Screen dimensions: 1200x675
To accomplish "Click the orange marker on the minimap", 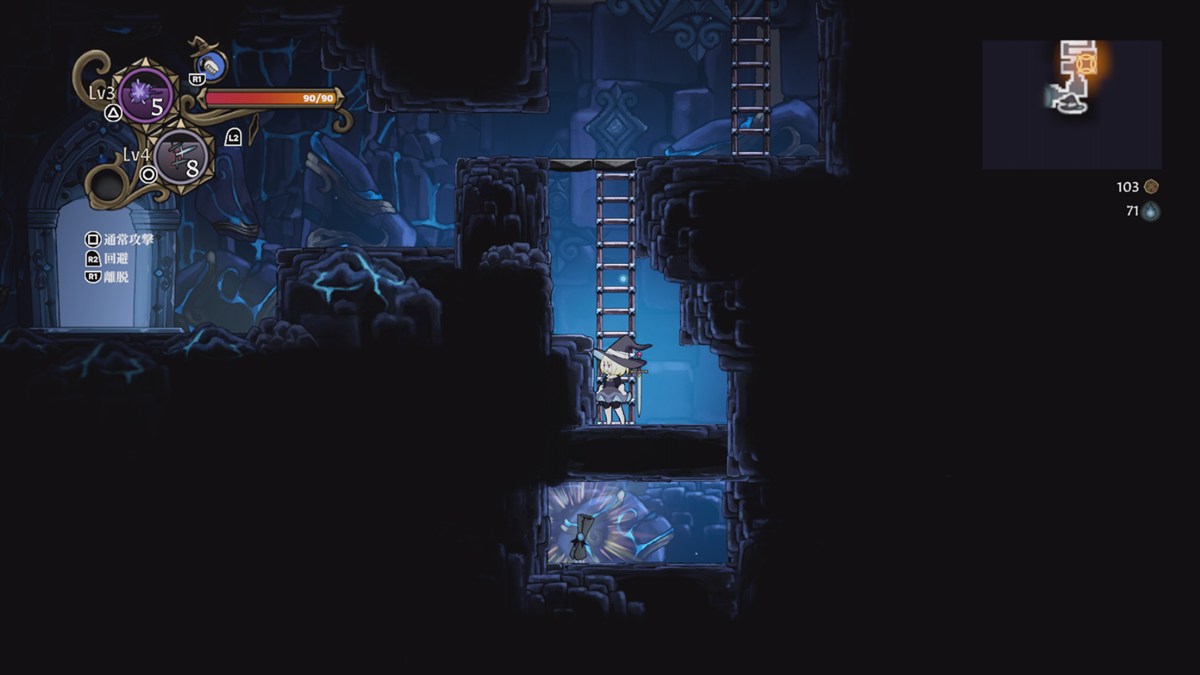I will coord(1087,64).
